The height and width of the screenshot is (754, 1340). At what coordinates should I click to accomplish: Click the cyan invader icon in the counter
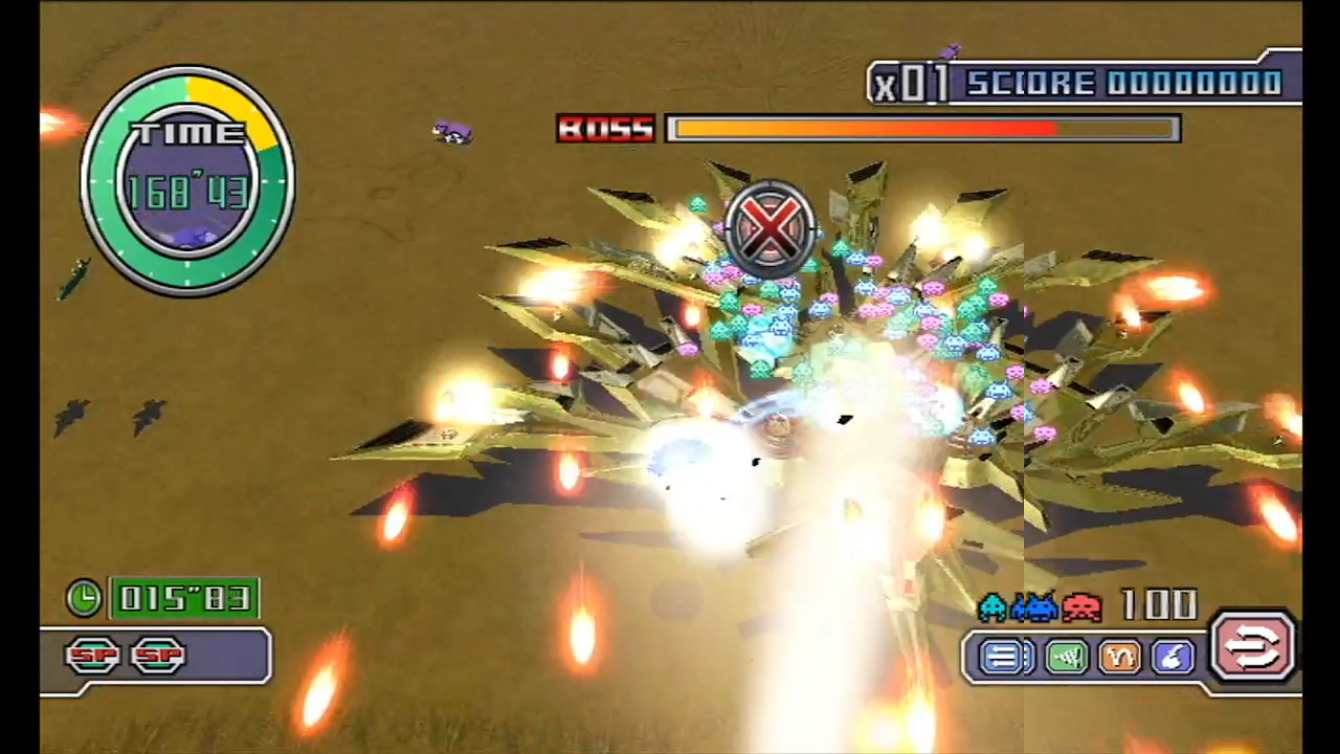[x=994, y=608]
